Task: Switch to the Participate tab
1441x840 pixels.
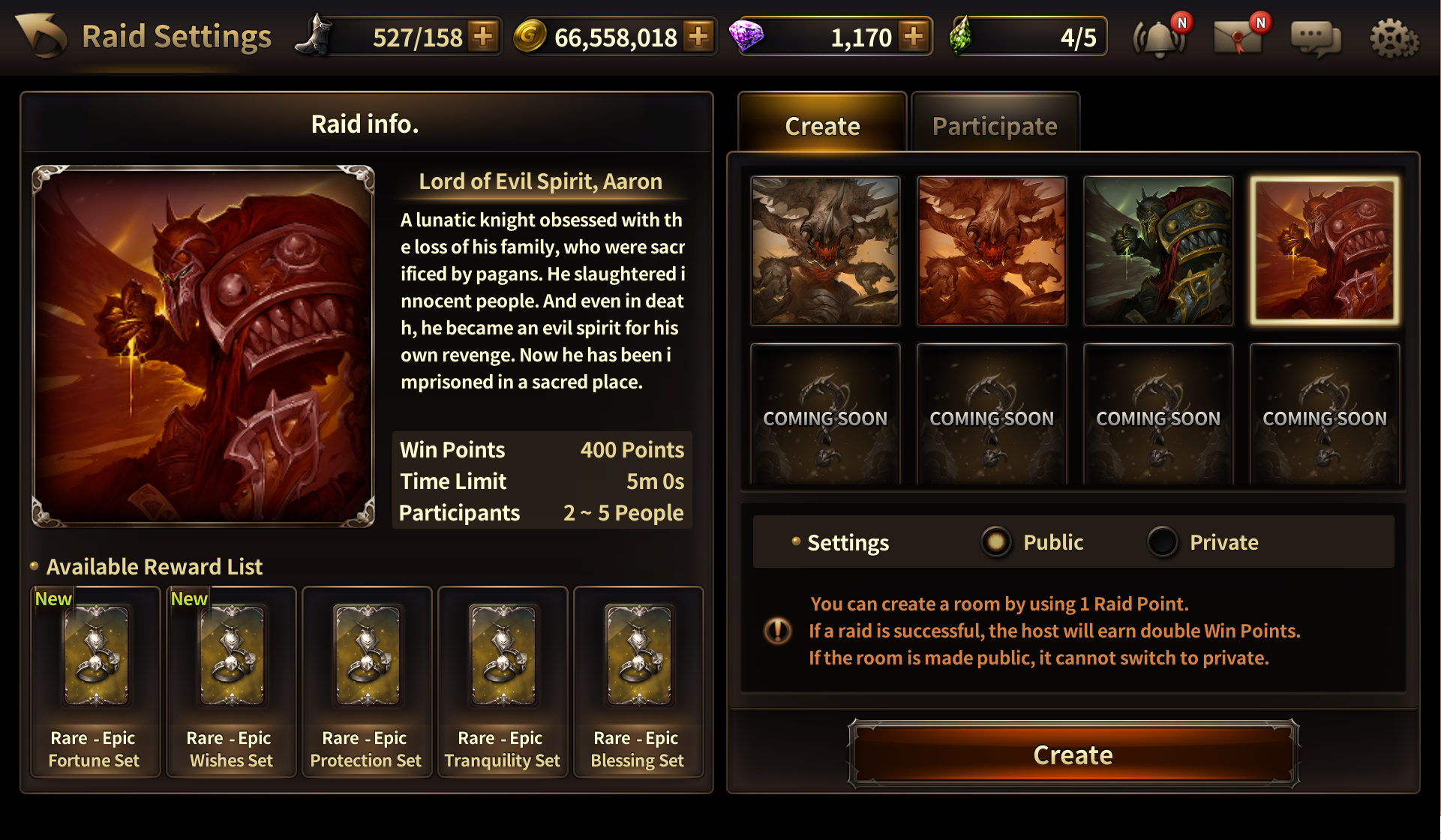Action: pyautogui.click(x=995, y=125)
